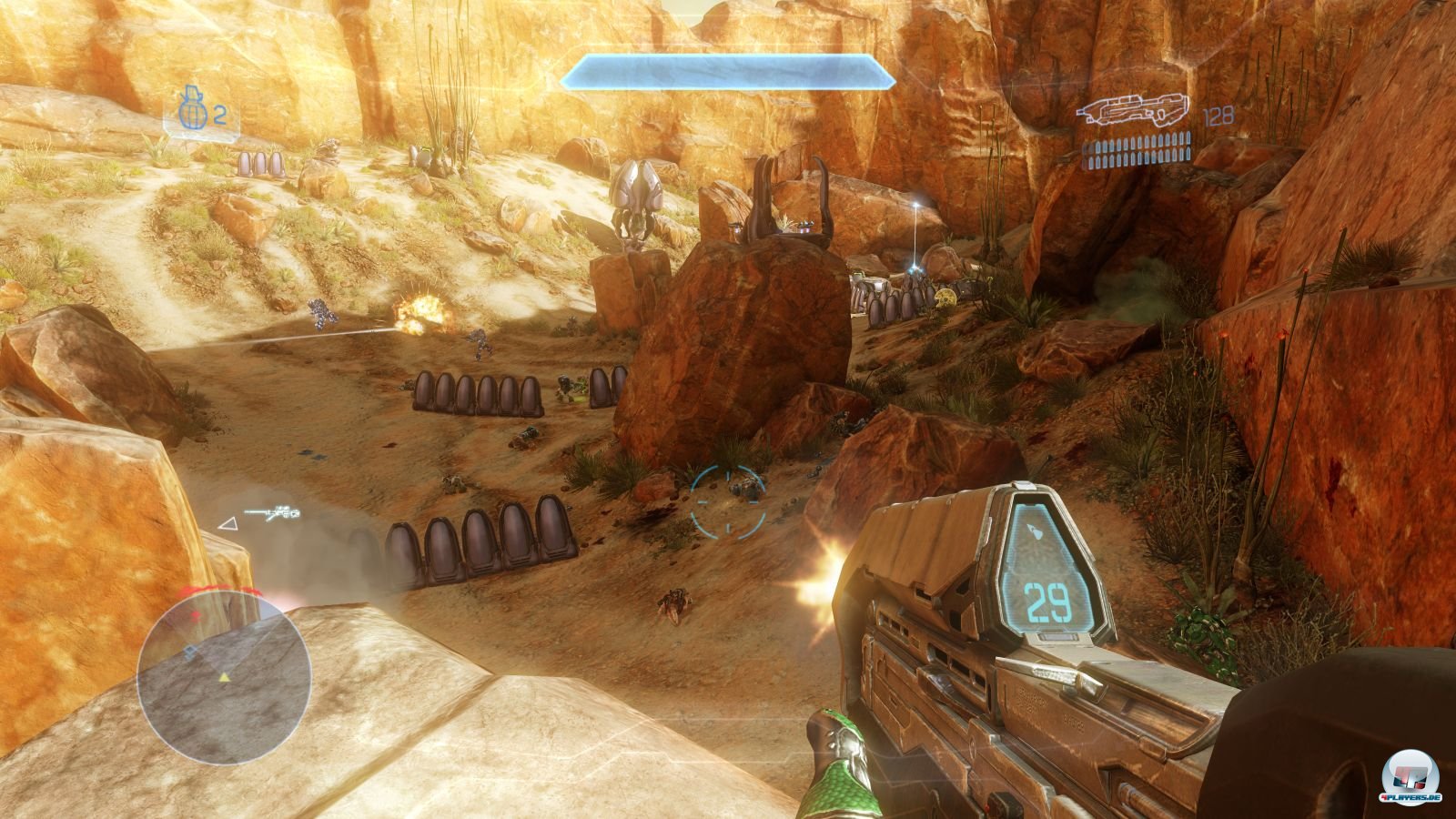Screen dimensions: 1456x819
Task: Open the grenade count display showing 2
Action: click(x=219, y=113)
